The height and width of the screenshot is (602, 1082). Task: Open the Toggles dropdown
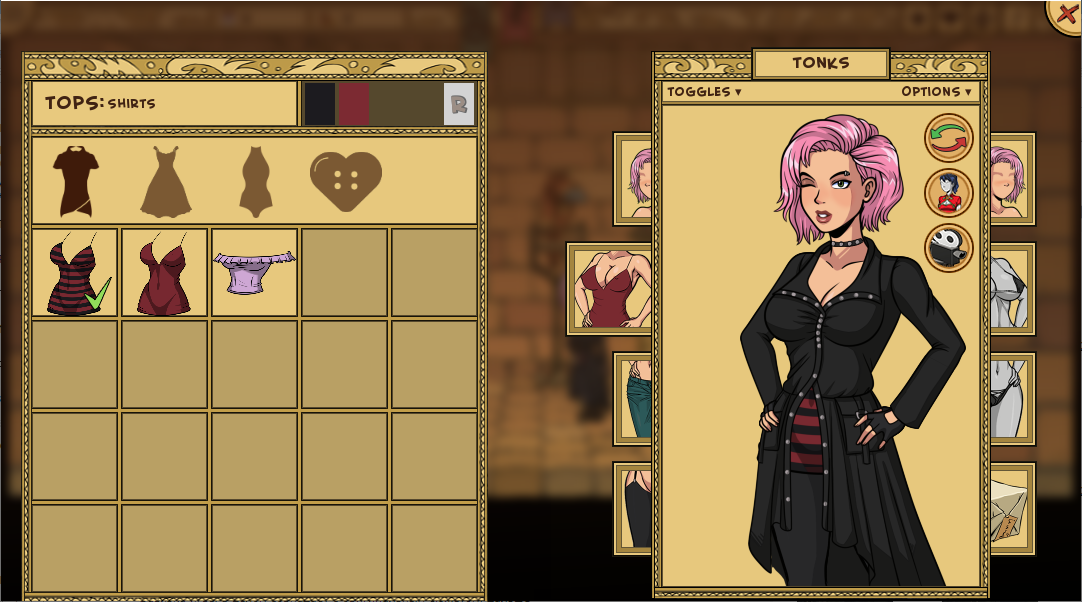click(704, 92)
